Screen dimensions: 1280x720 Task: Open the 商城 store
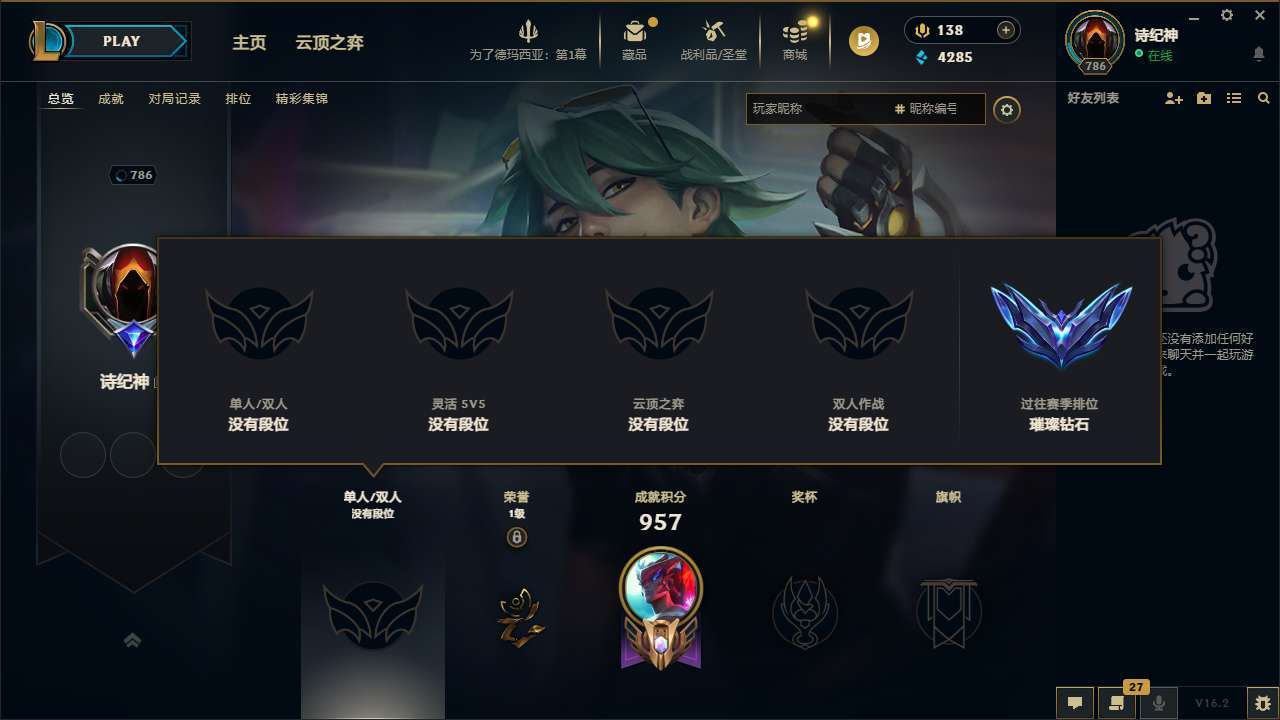[x=795, y=40]
